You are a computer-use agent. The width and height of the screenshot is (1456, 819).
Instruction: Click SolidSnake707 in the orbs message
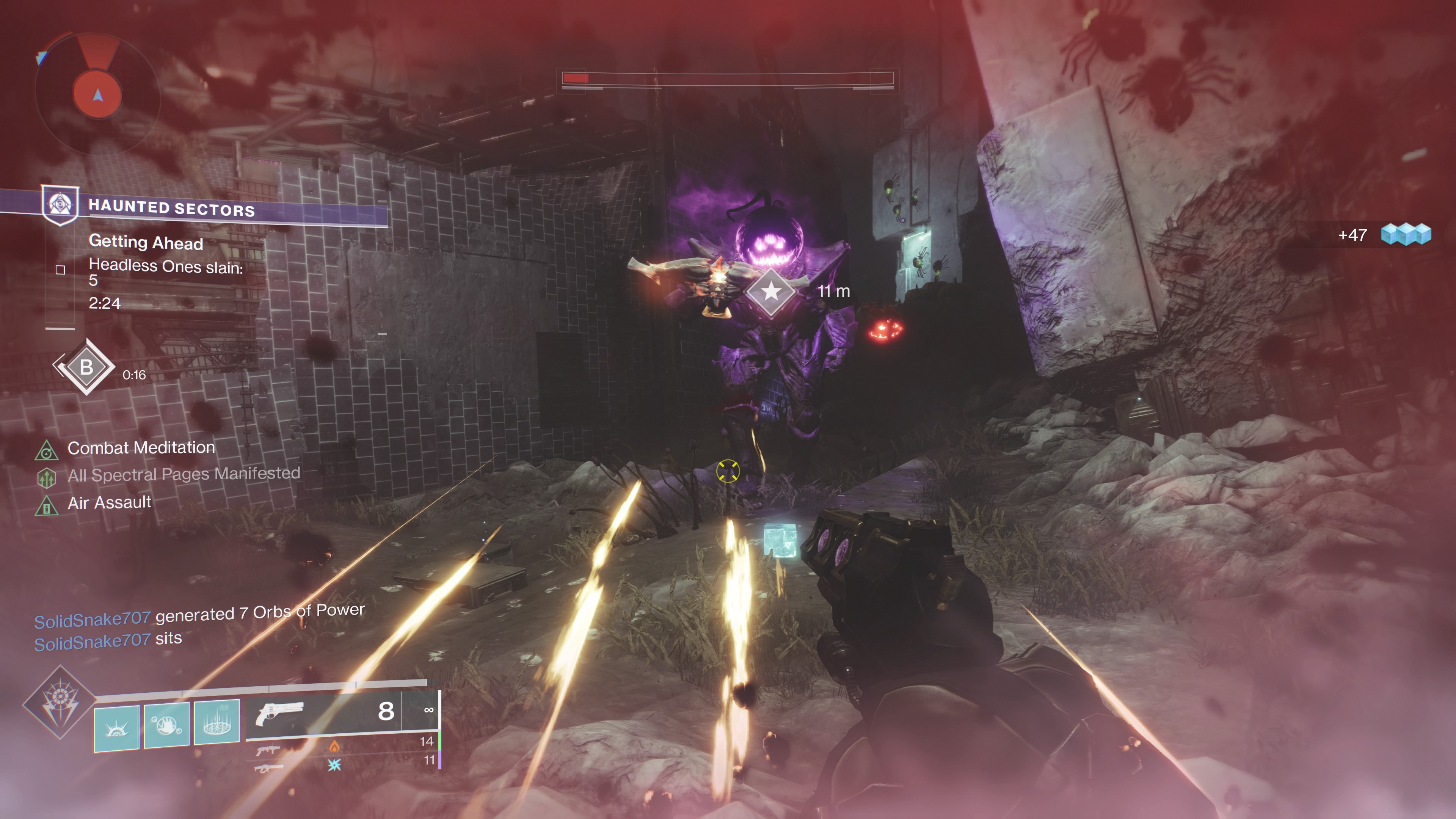click(x=93, y=620)
